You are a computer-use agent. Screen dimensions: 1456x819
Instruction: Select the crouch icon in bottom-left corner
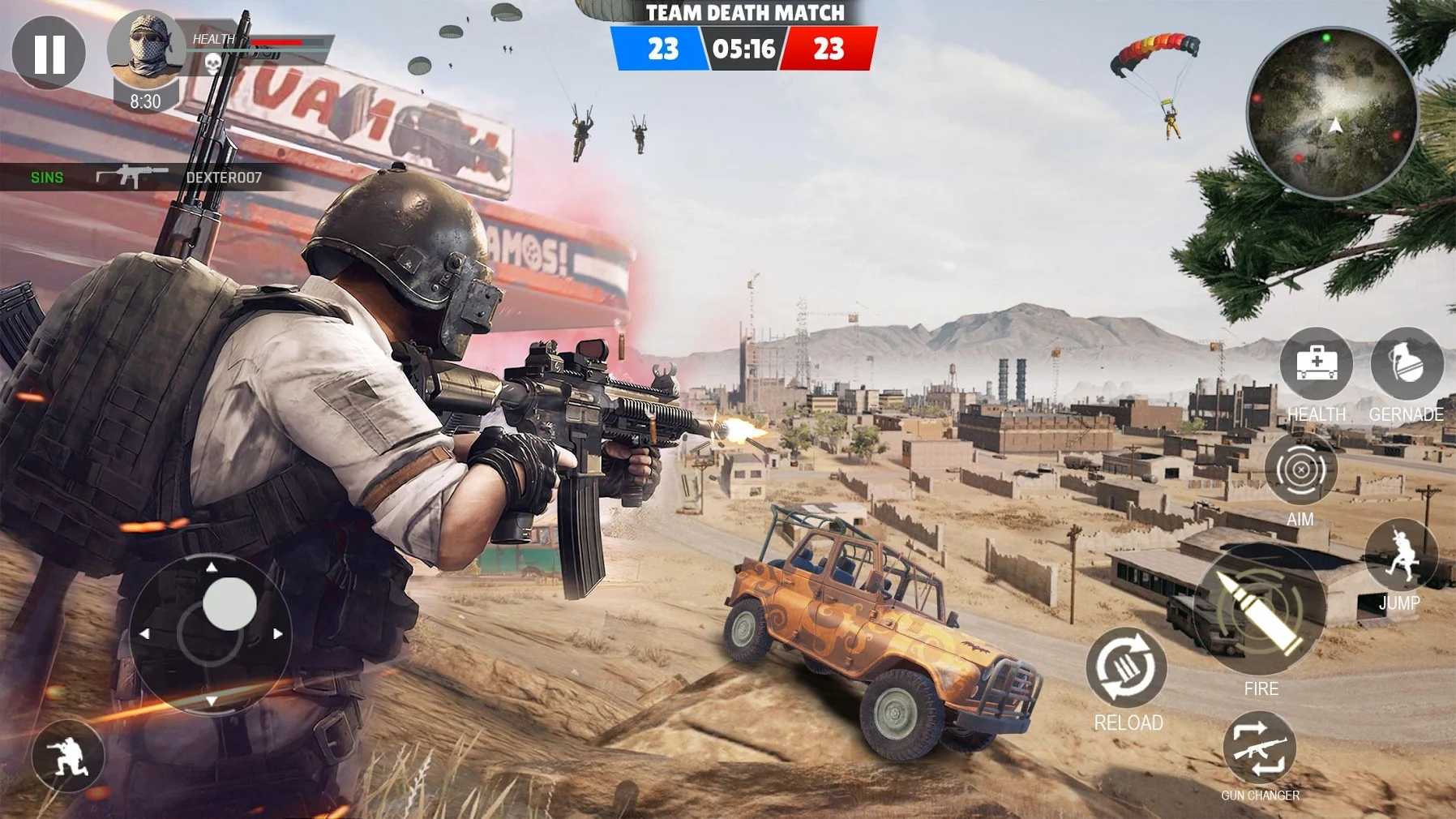pyautogui.click(x=66, y=755)
